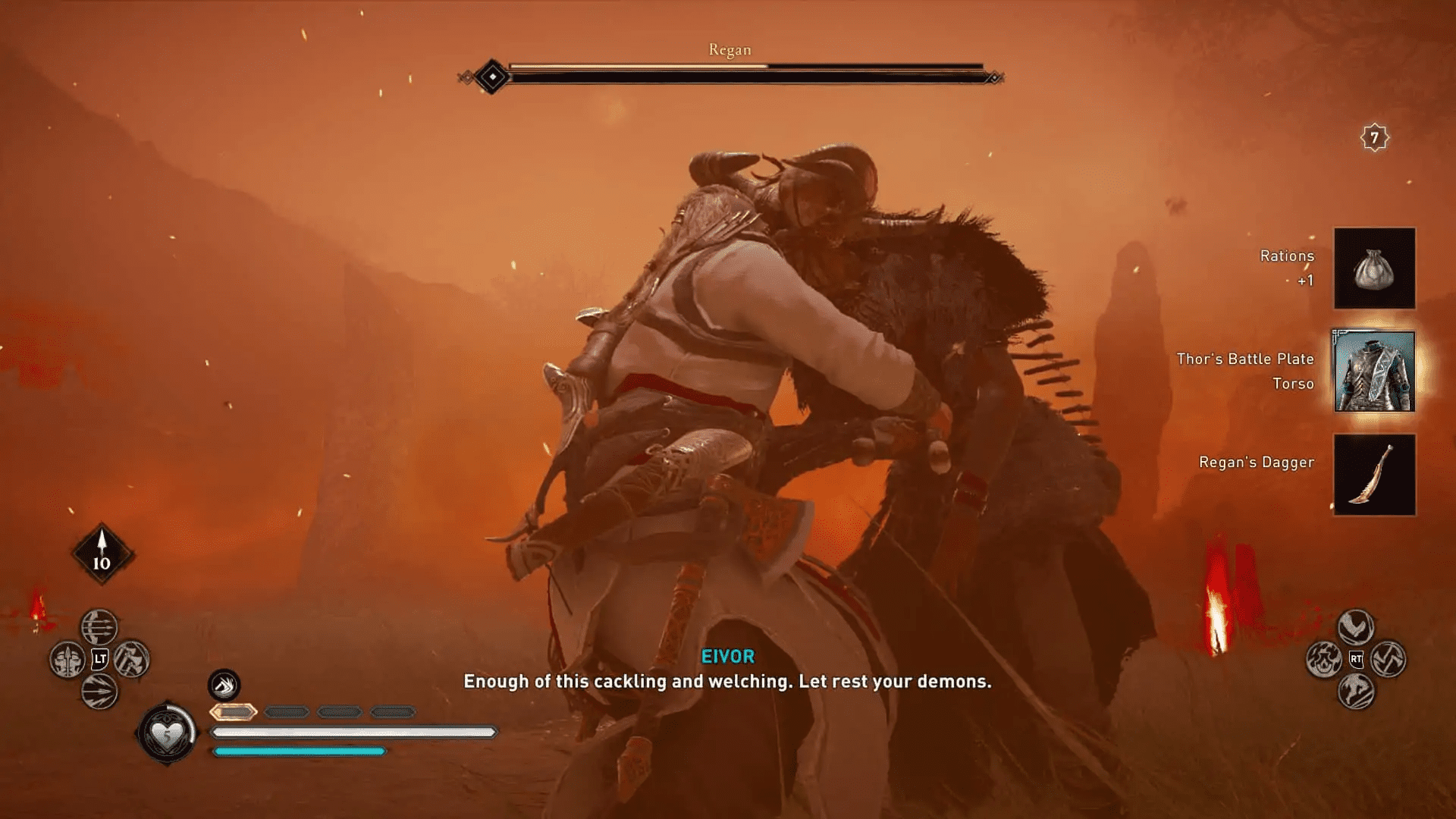This screenshot has width=1456, height=819.
Task: Select the raven dive ability above RT
Action: coord(1356,627)
